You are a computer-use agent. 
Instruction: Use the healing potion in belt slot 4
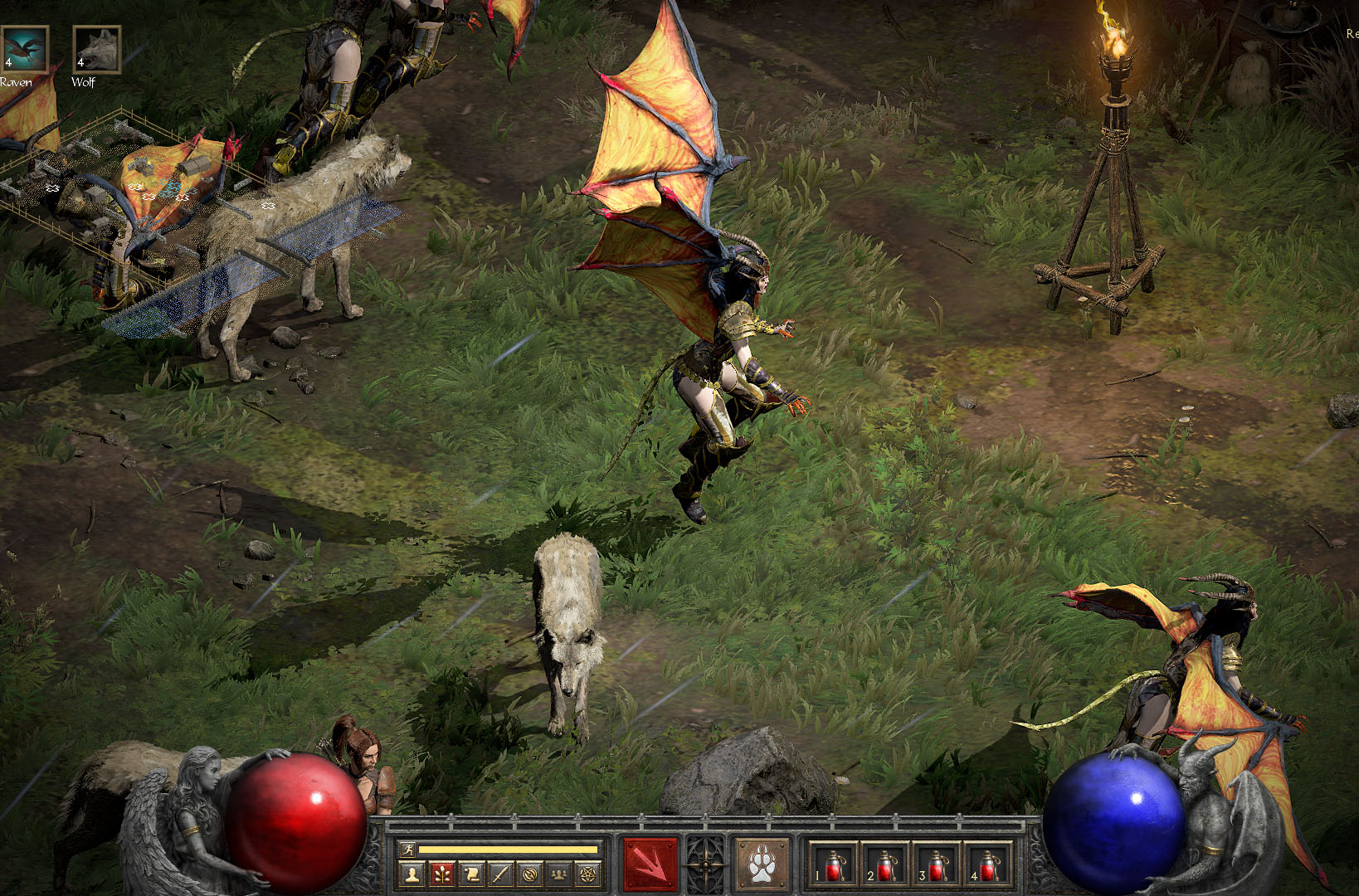click(x=987, y=864)
